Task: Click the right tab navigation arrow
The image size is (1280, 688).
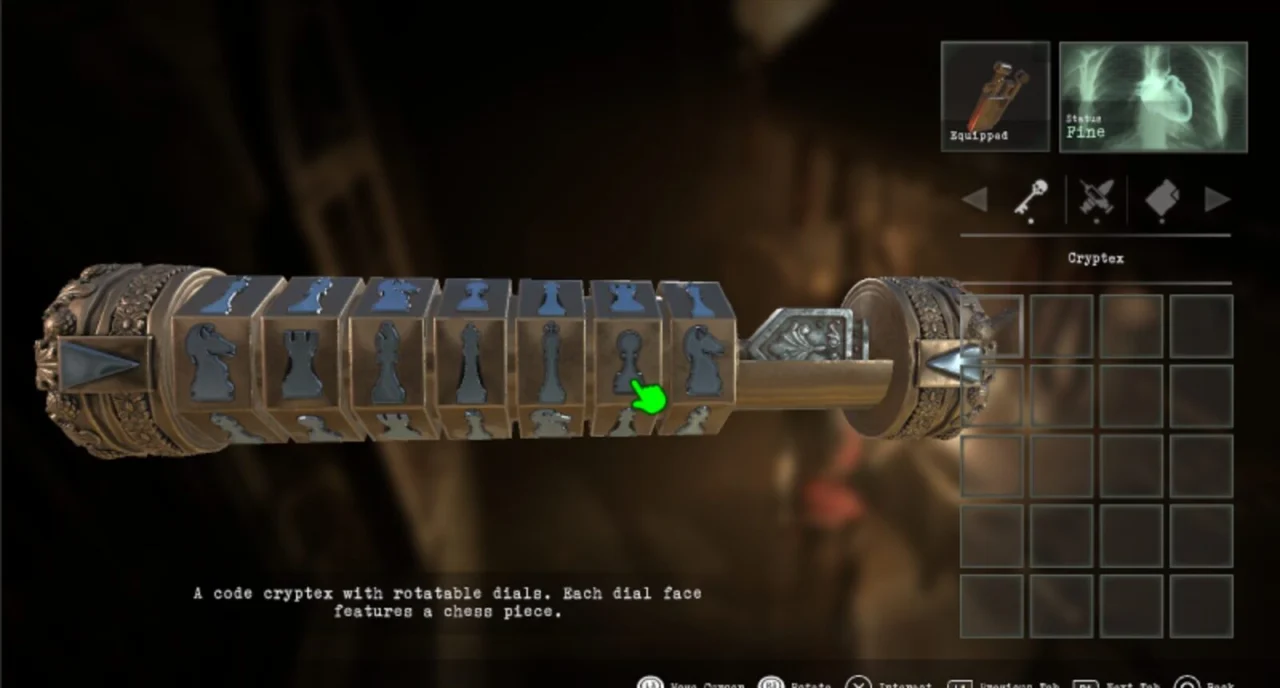Action: (1217, 199)
